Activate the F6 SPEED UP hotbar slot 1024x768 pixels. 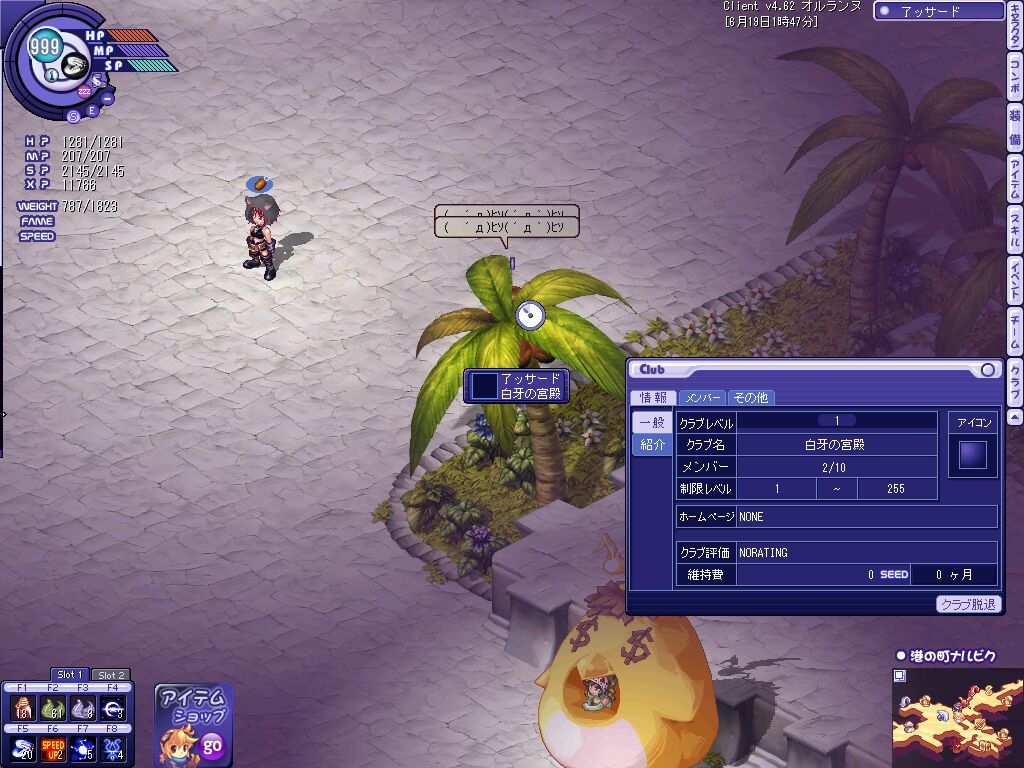click(x=53, y=748)
